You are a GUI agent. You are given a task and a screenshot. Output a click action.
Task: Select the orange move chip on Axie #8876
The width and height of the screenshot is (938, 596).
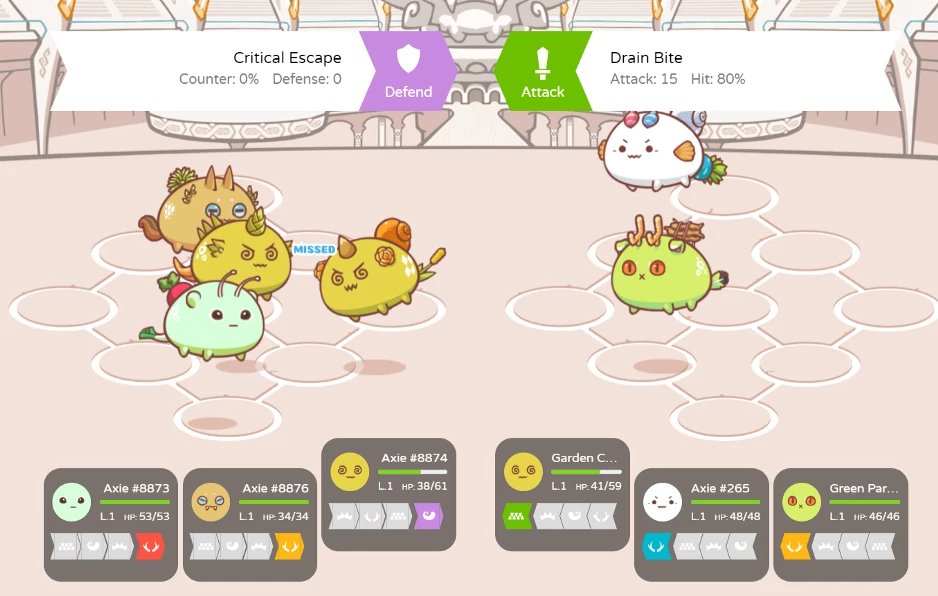[x=288, y=546]
